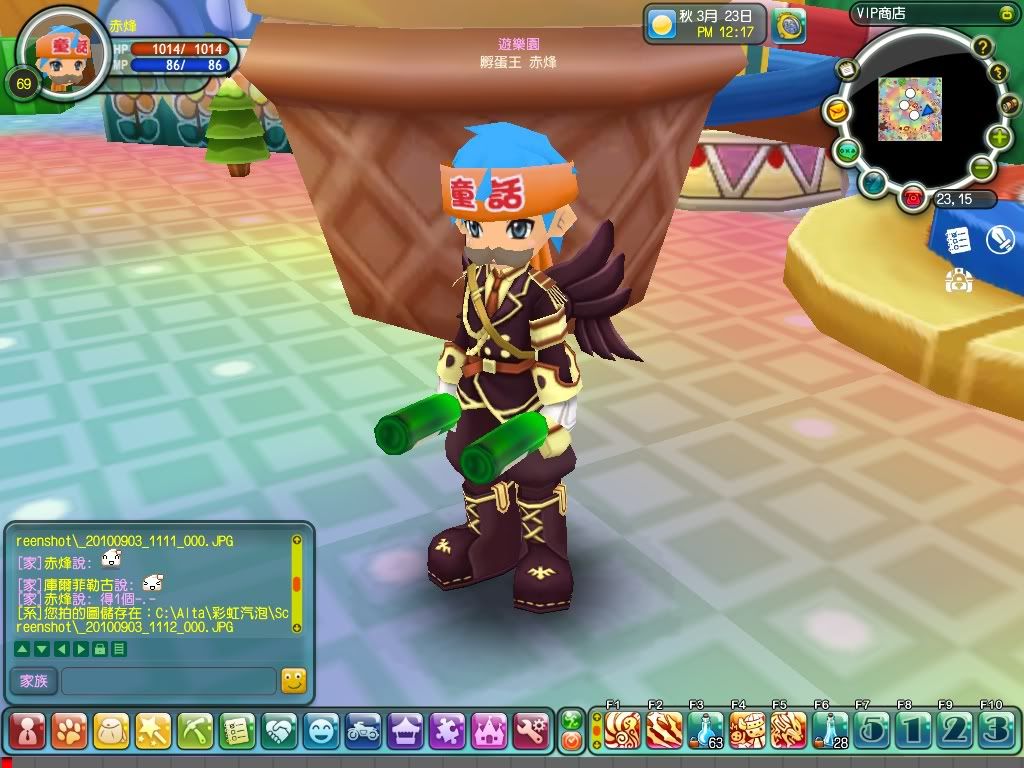The image size is (1024, 768).
Task: Activate the F1 skill icon
Action: (x=622, y=730)
